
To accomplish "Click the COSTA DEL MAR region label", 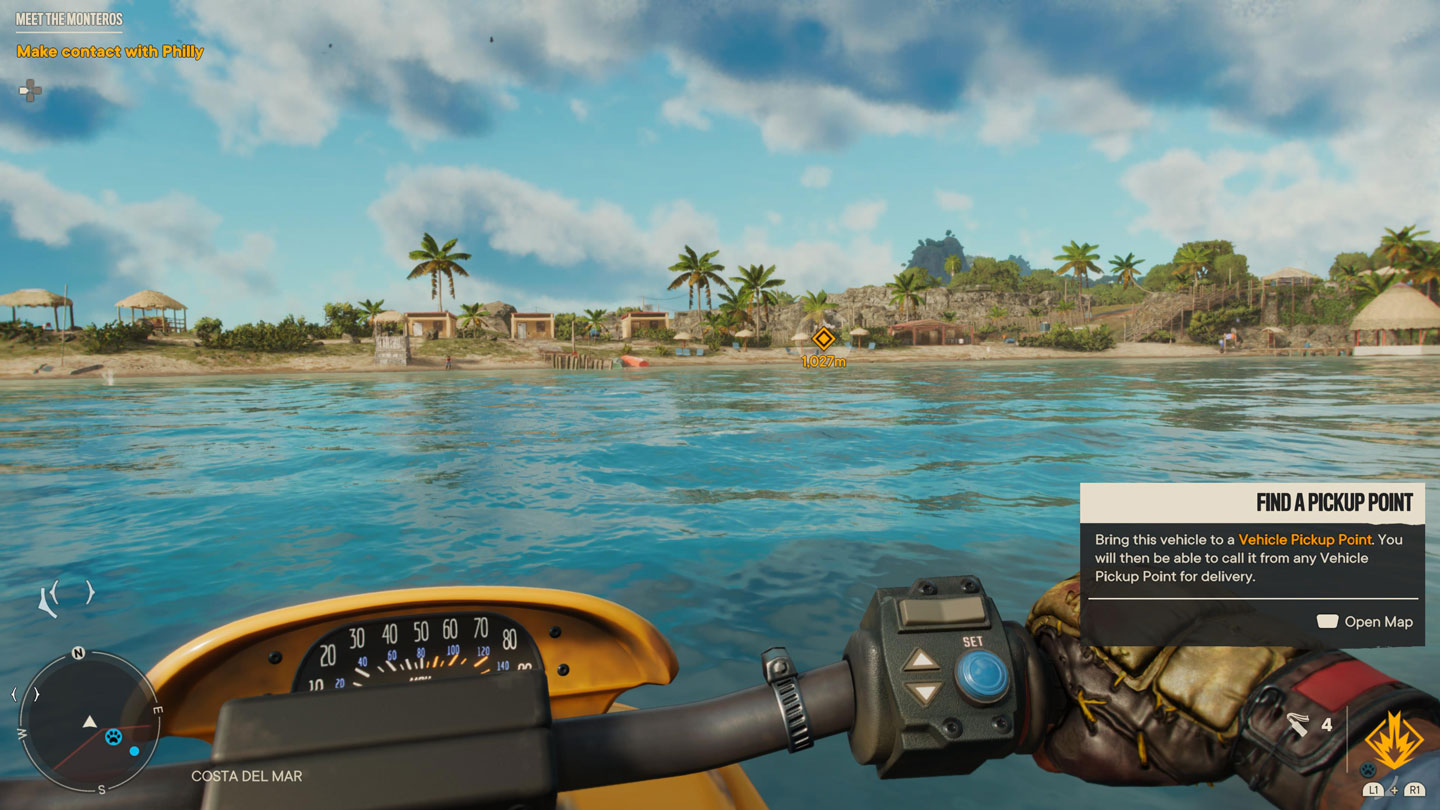I will coord(245,774).
